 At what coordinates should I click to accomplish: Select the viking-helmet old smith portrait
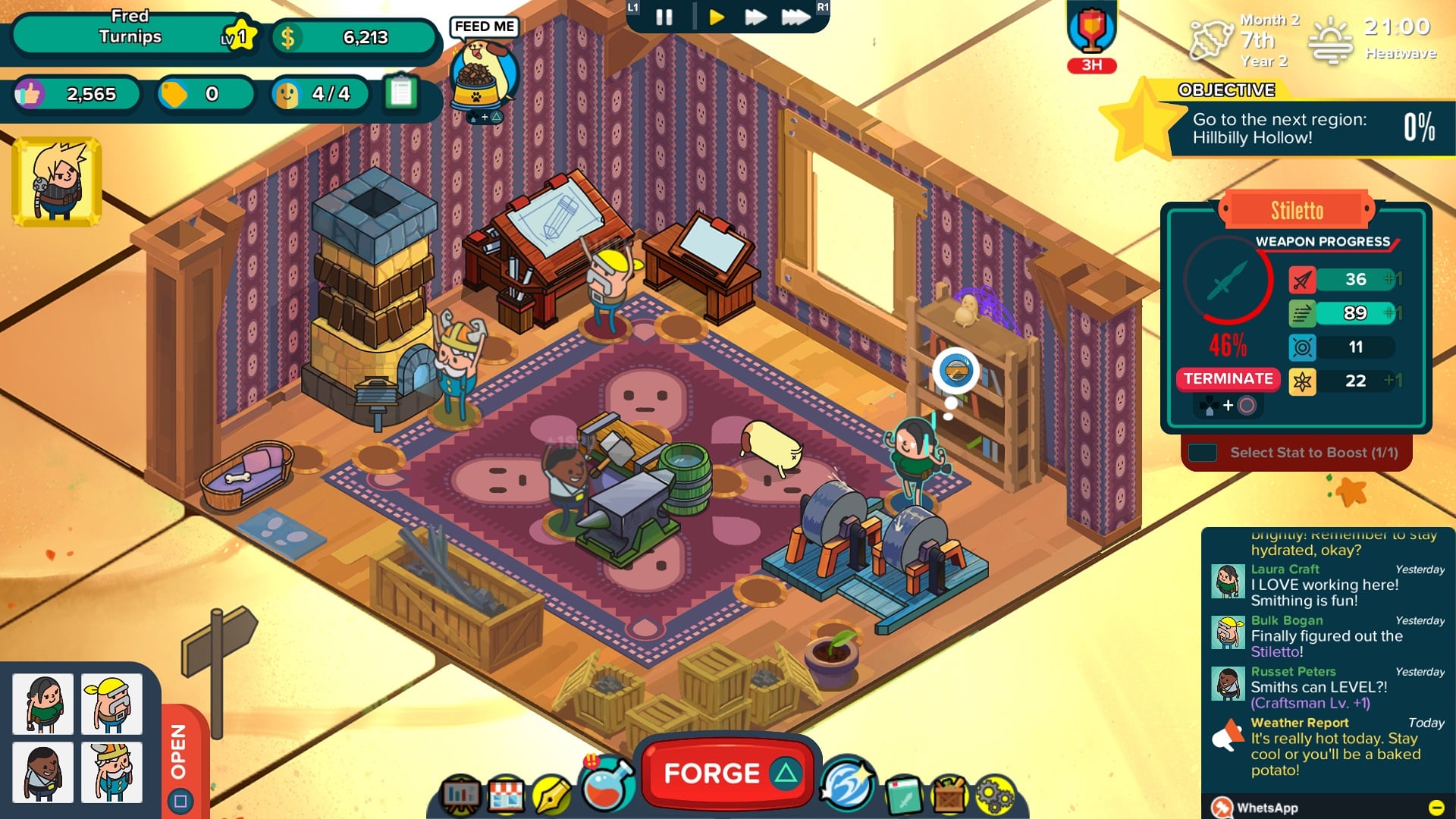point(111,772)
